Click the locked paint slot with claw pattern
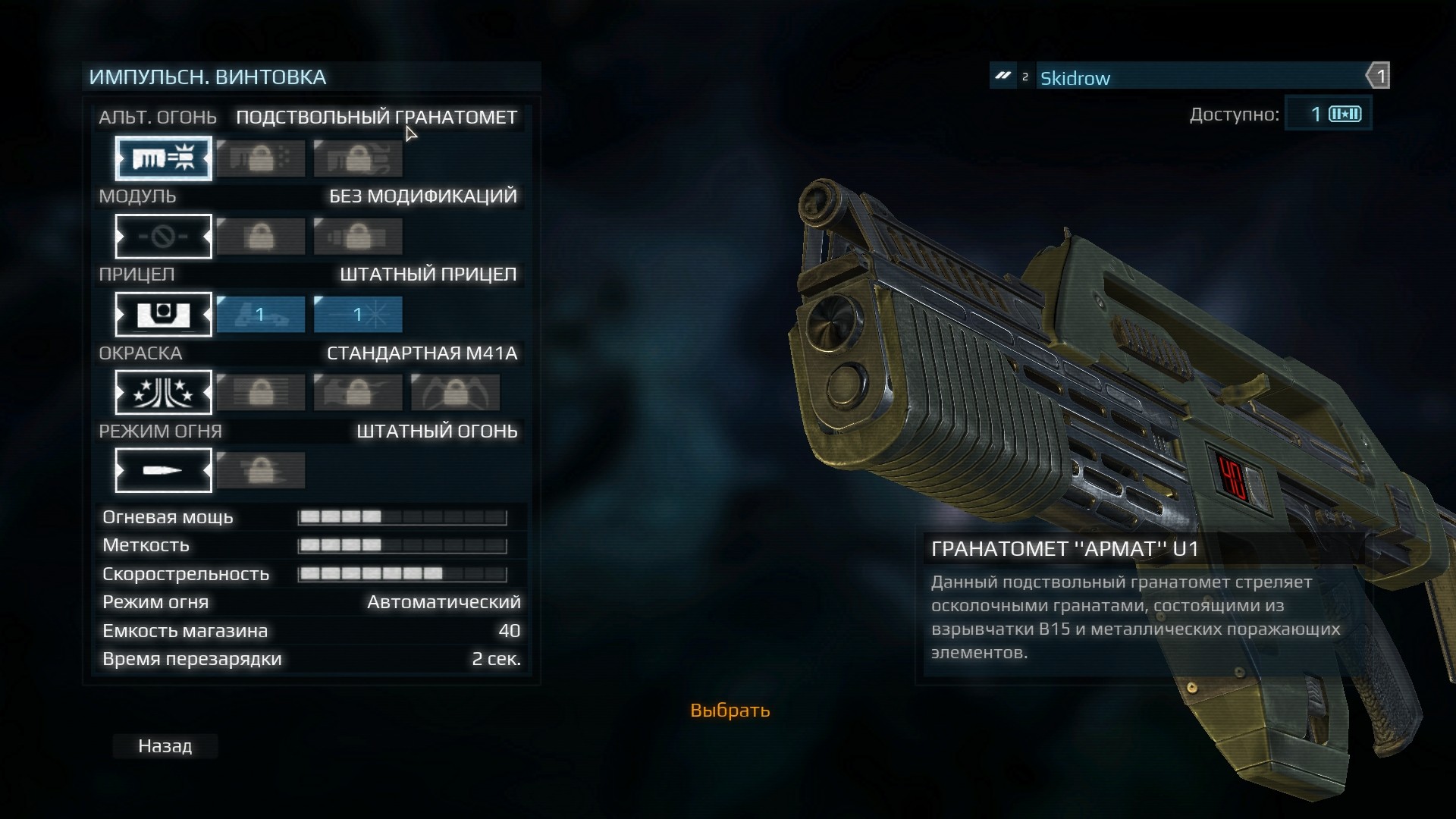 [x=455, y=393]
